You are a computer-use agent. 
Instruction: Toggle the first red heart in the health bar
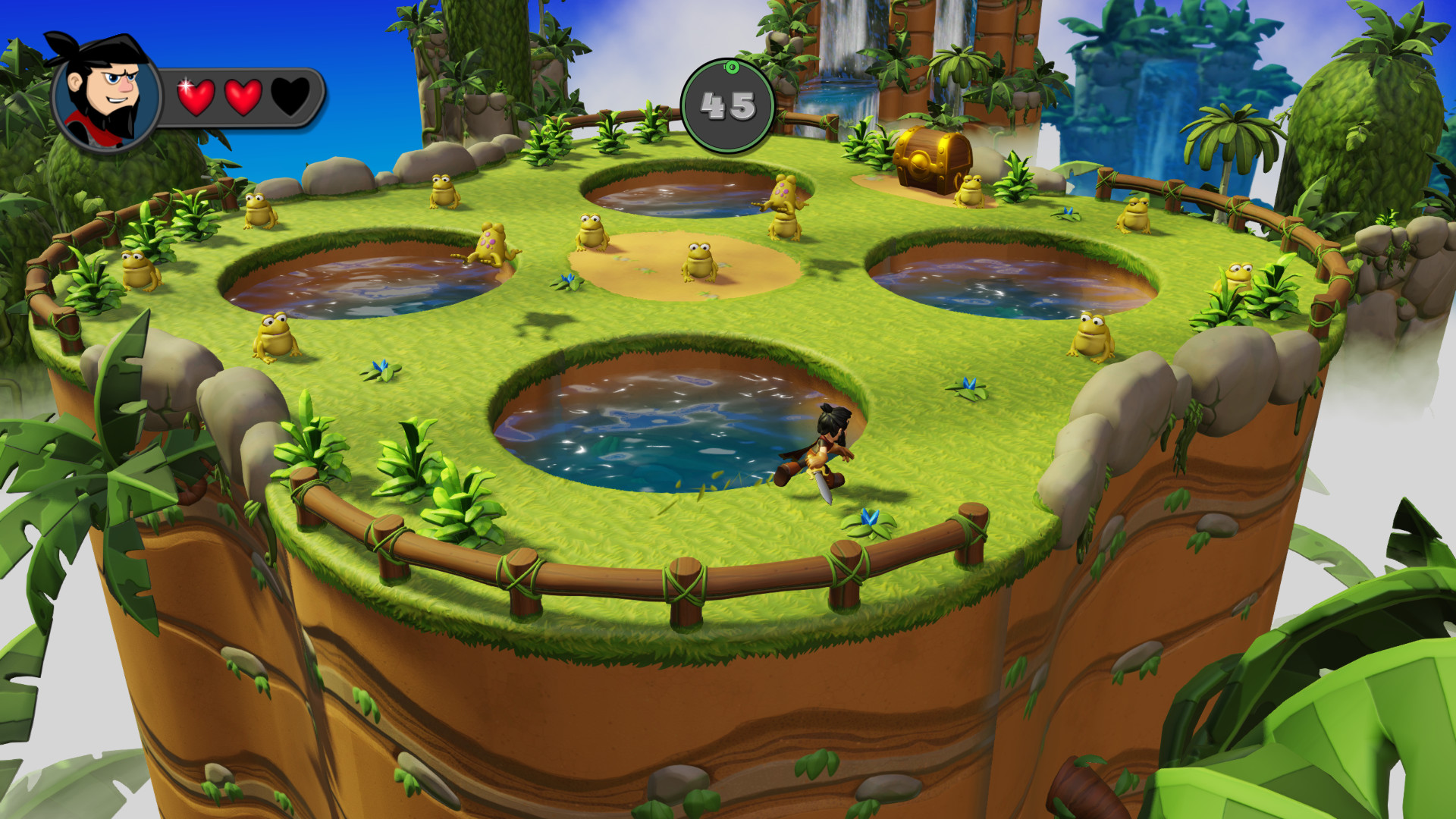pyautogui.click(x=196, y=97)
